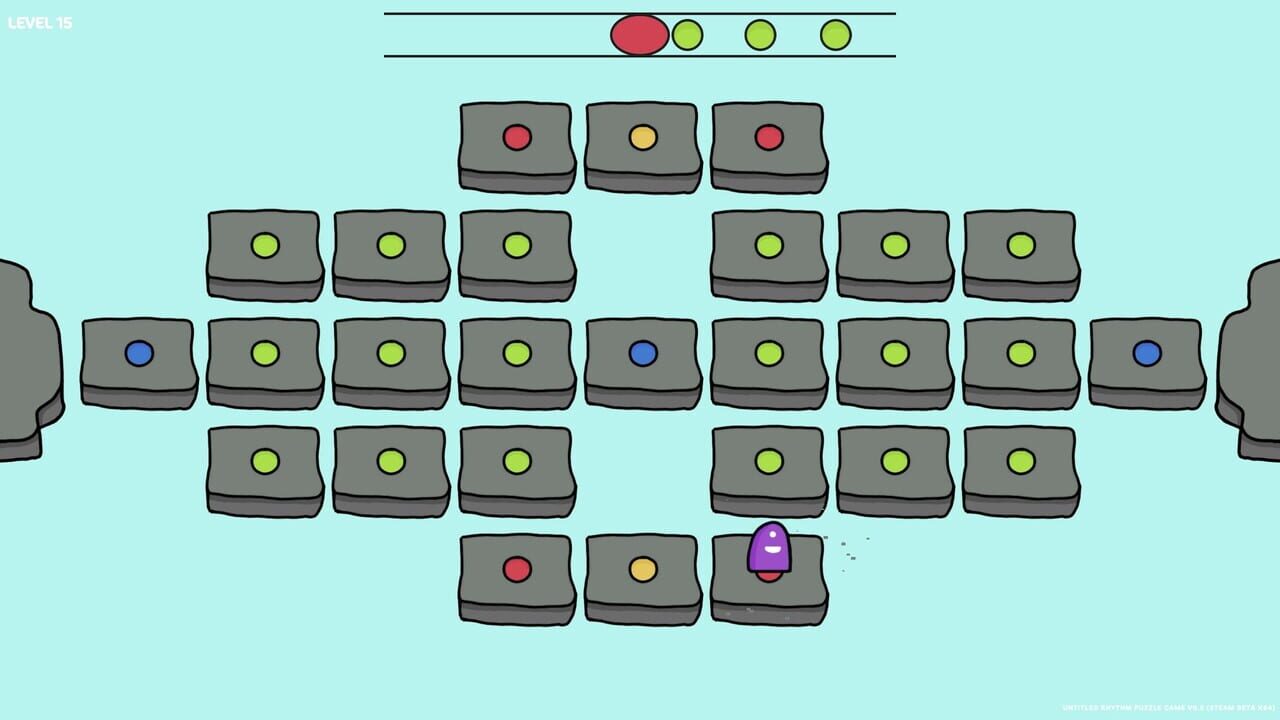Click the red beat marker on the rhythm track

pos(639,35)
